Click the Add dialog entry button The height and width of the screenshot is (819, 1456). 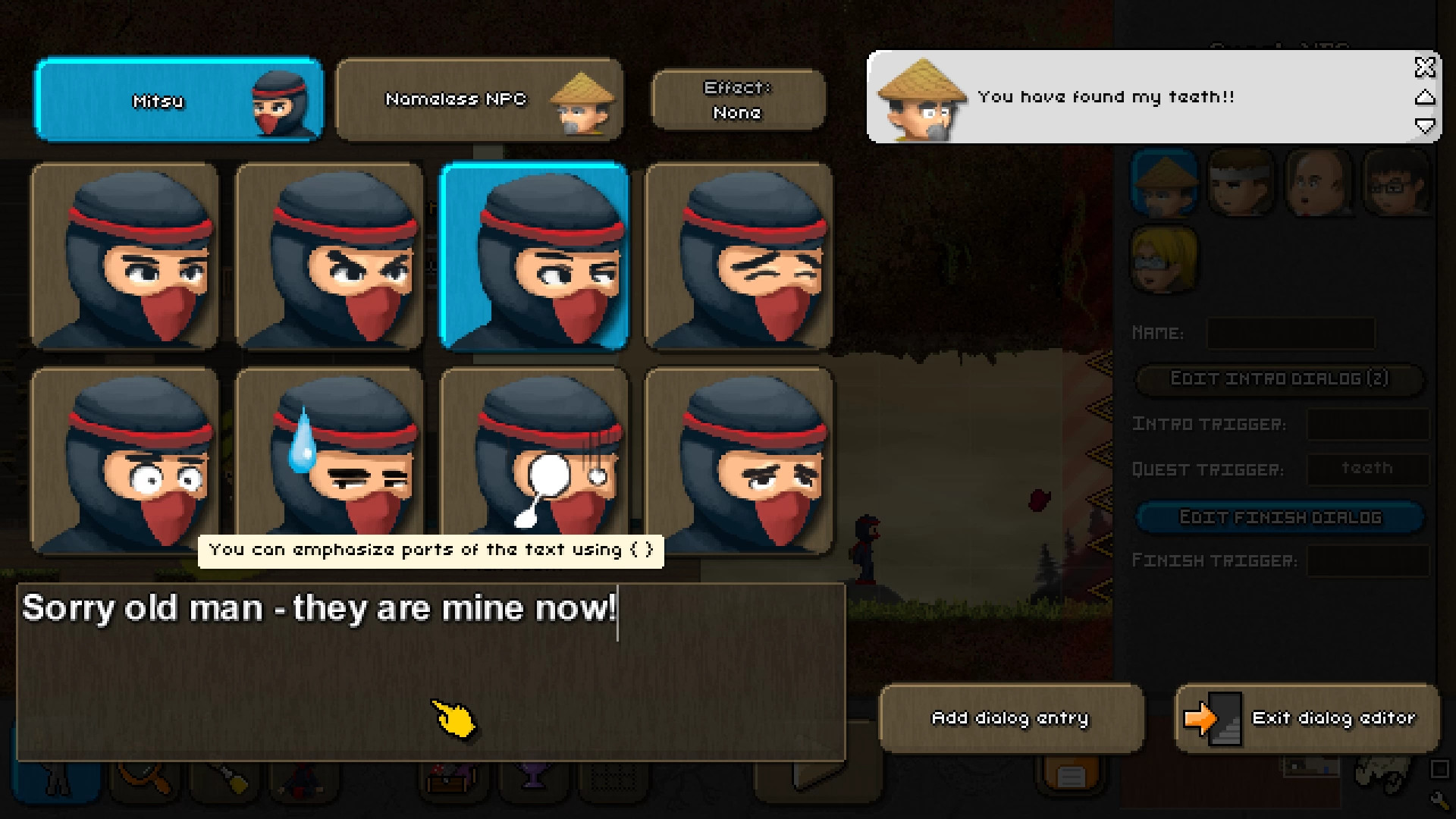pos(1011,718)
